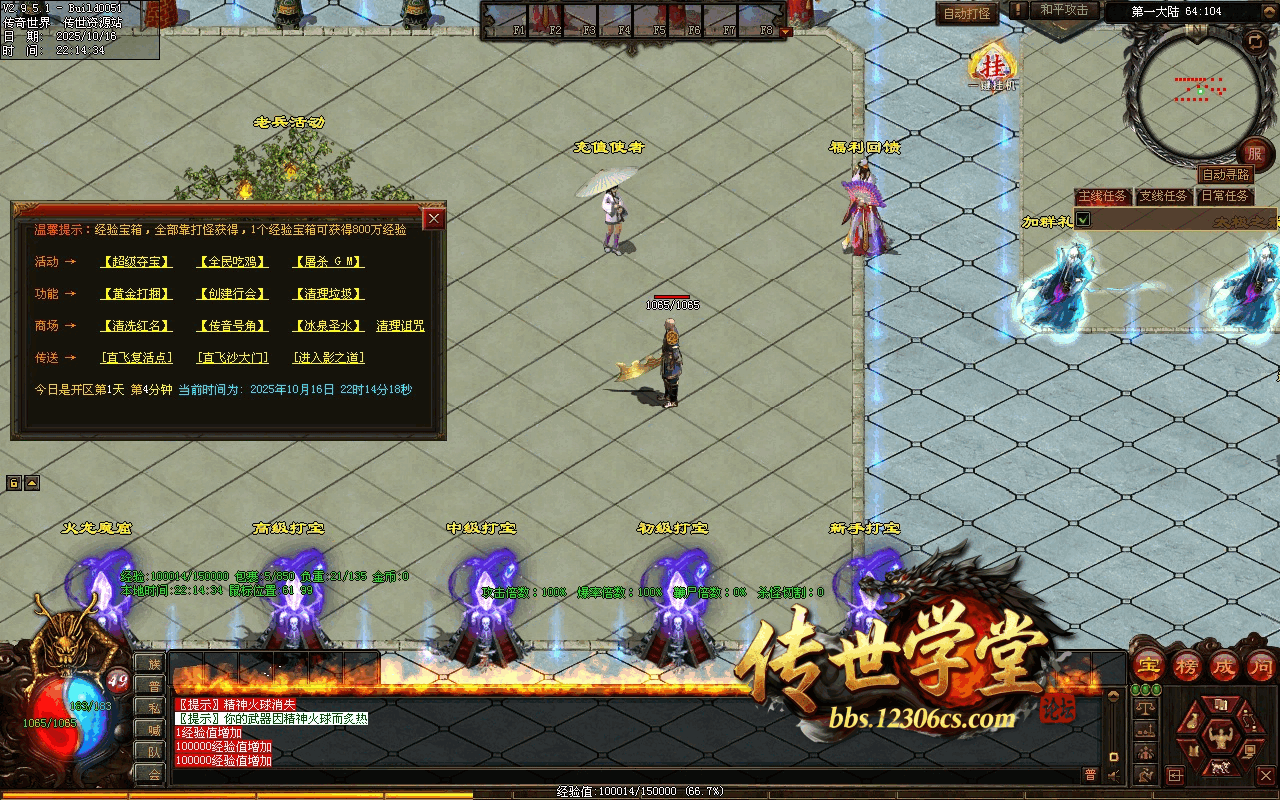The image size is (1280, 800).
Task: Teleport via the 直飞复活点 link
Action: (x=136, y=358)
